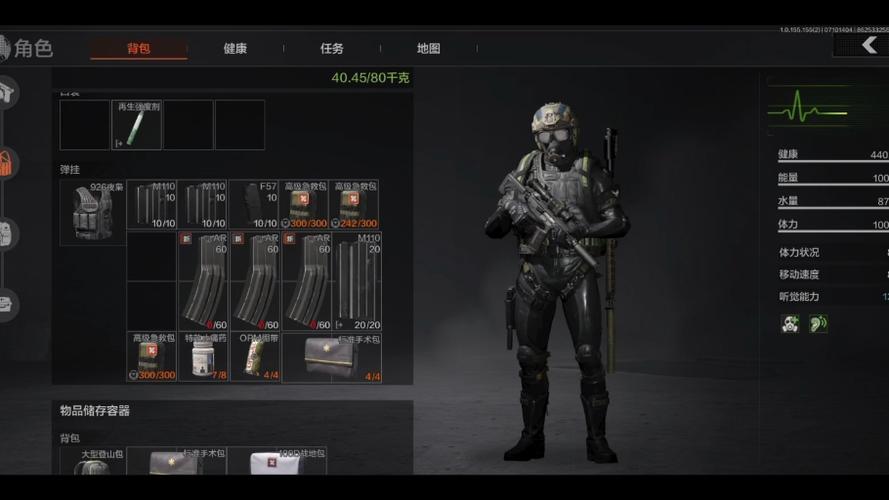Screen dimensions: 889x500
Task: Switch to the 背包 backpack tab
Action: click(x=138, y=48)
